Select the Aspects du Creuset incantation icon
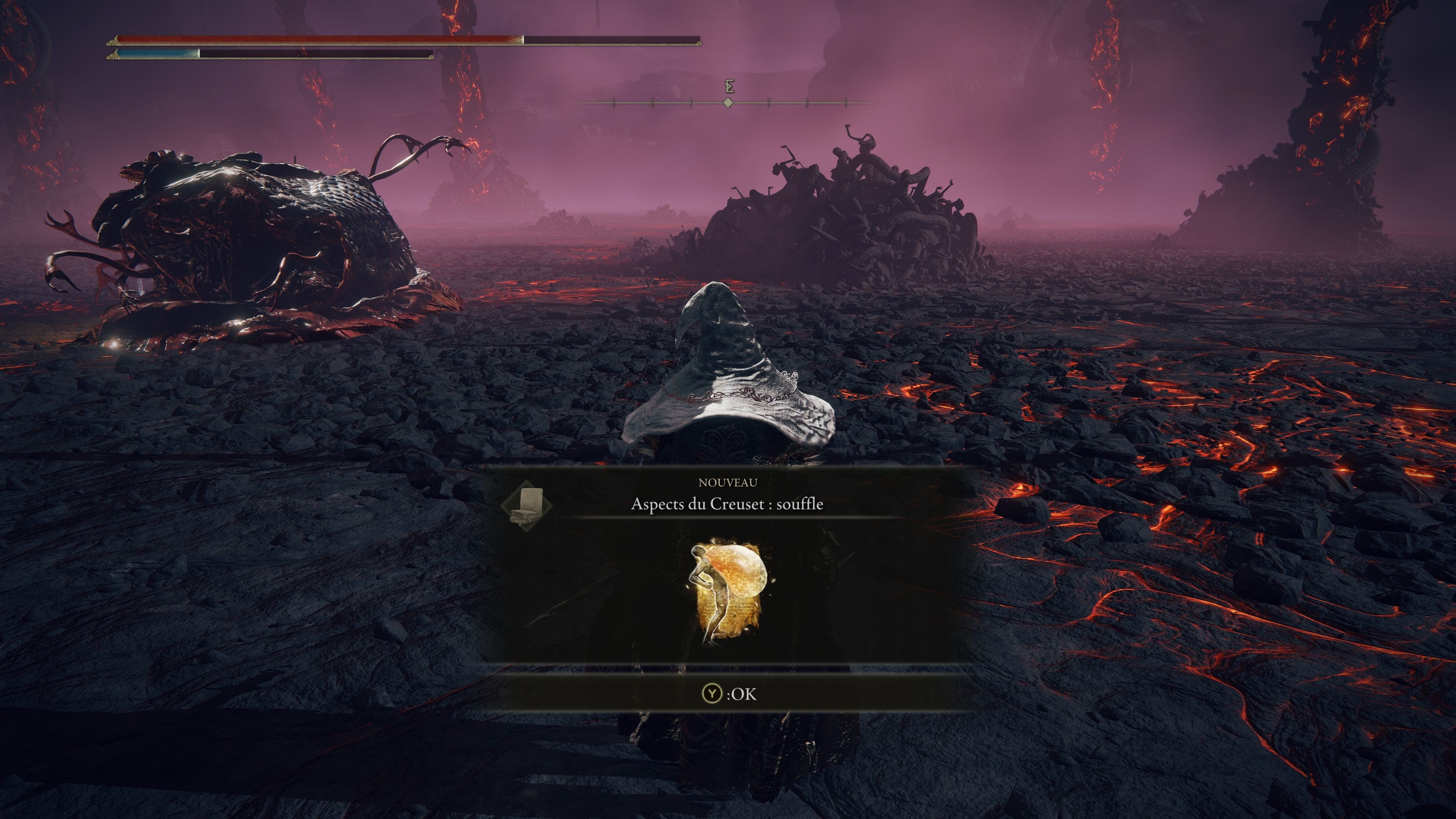Screen dimensions: 1456x819 point(728,593)
